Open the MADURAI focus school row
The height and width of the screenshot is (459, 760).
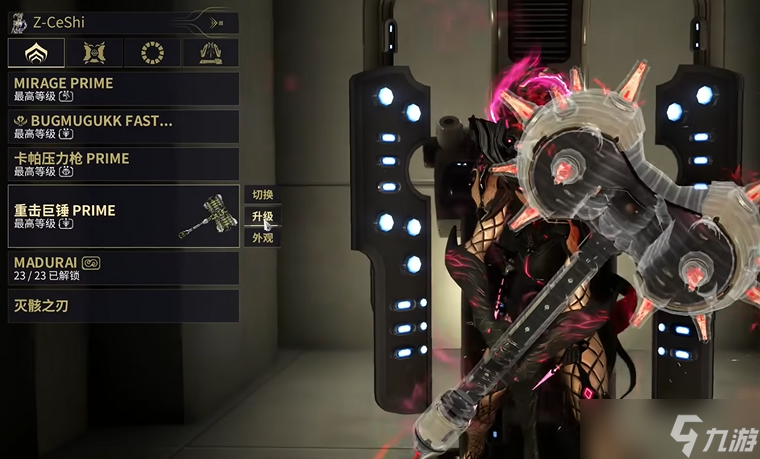tap(123, 267)
